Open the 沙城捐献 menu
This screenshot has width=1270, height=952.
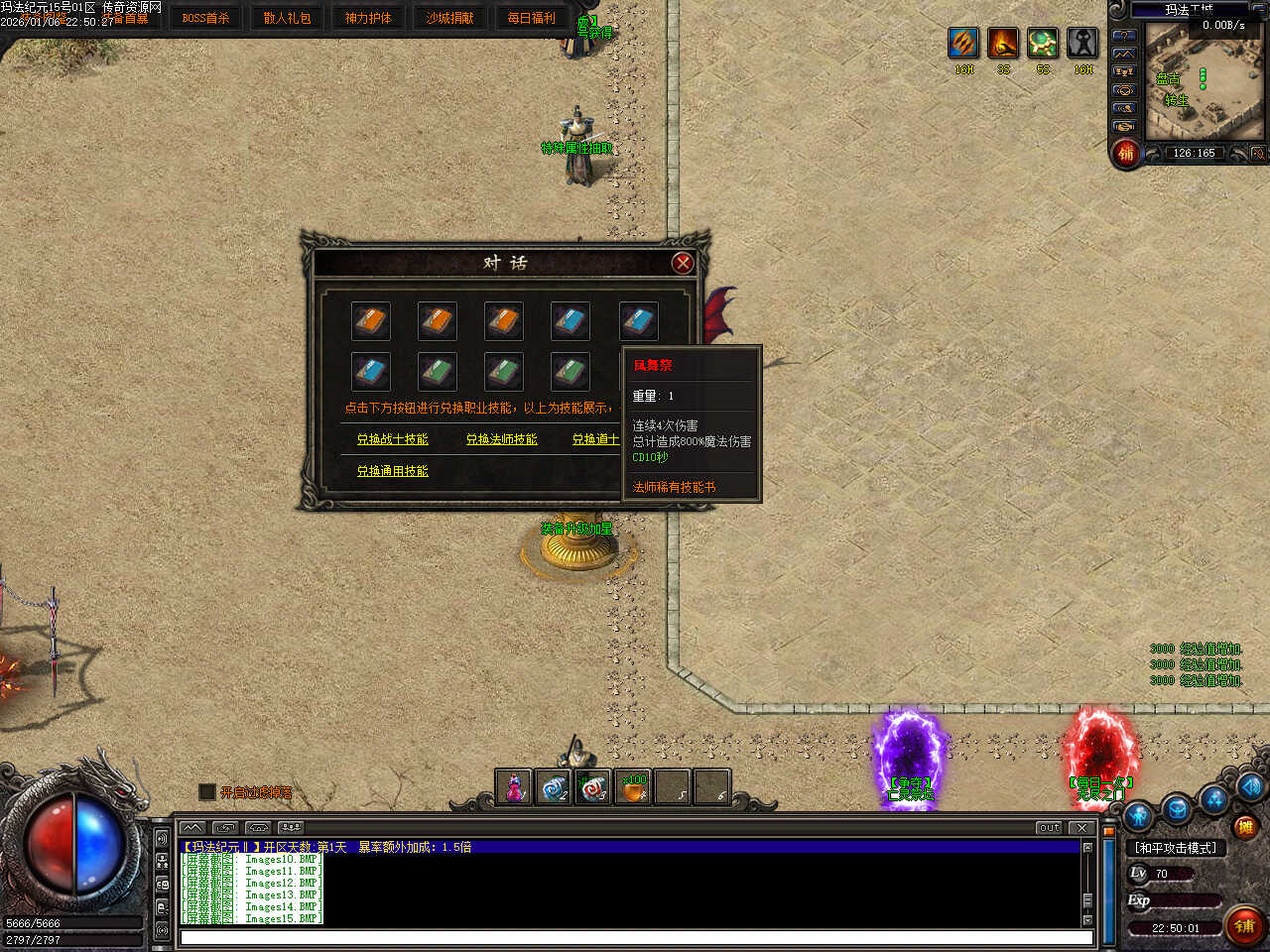pyautogui.click(x=449, y=18)
